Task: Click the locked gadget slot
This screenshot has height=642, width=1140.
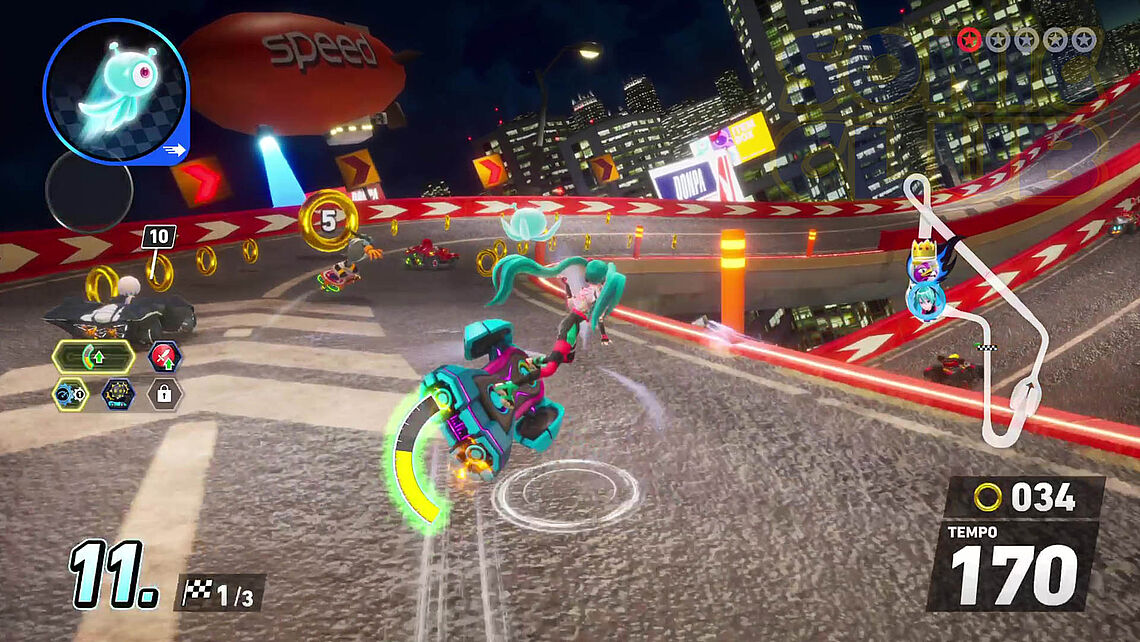Action: click(165, 394)
